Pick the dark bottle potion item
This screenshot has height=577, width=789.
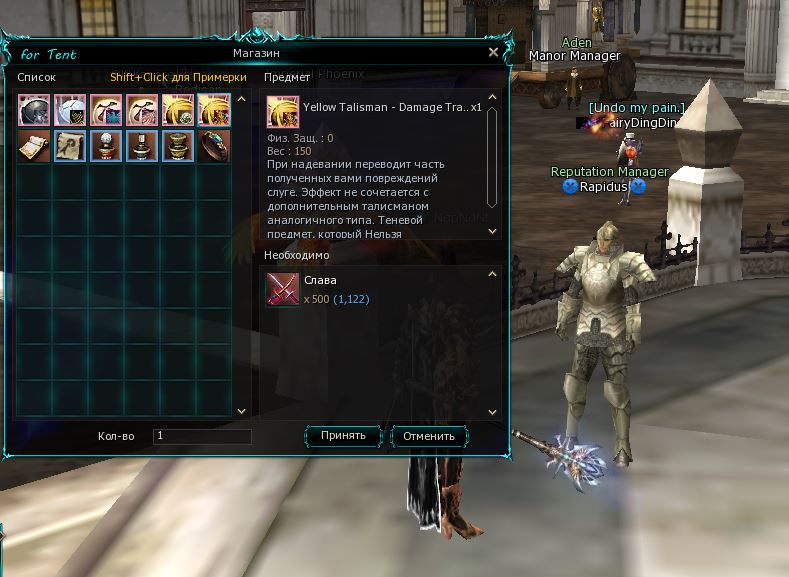coord(142,145)
